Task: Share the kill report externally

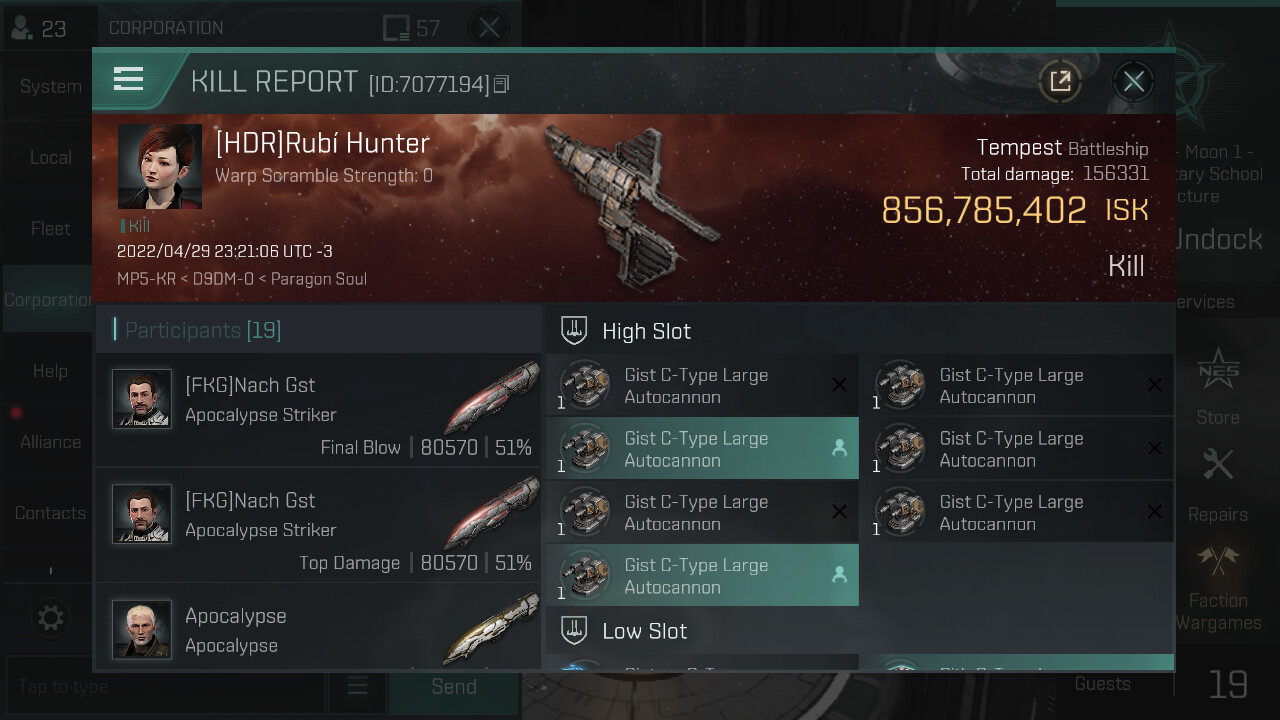Action: (1060, 82)
